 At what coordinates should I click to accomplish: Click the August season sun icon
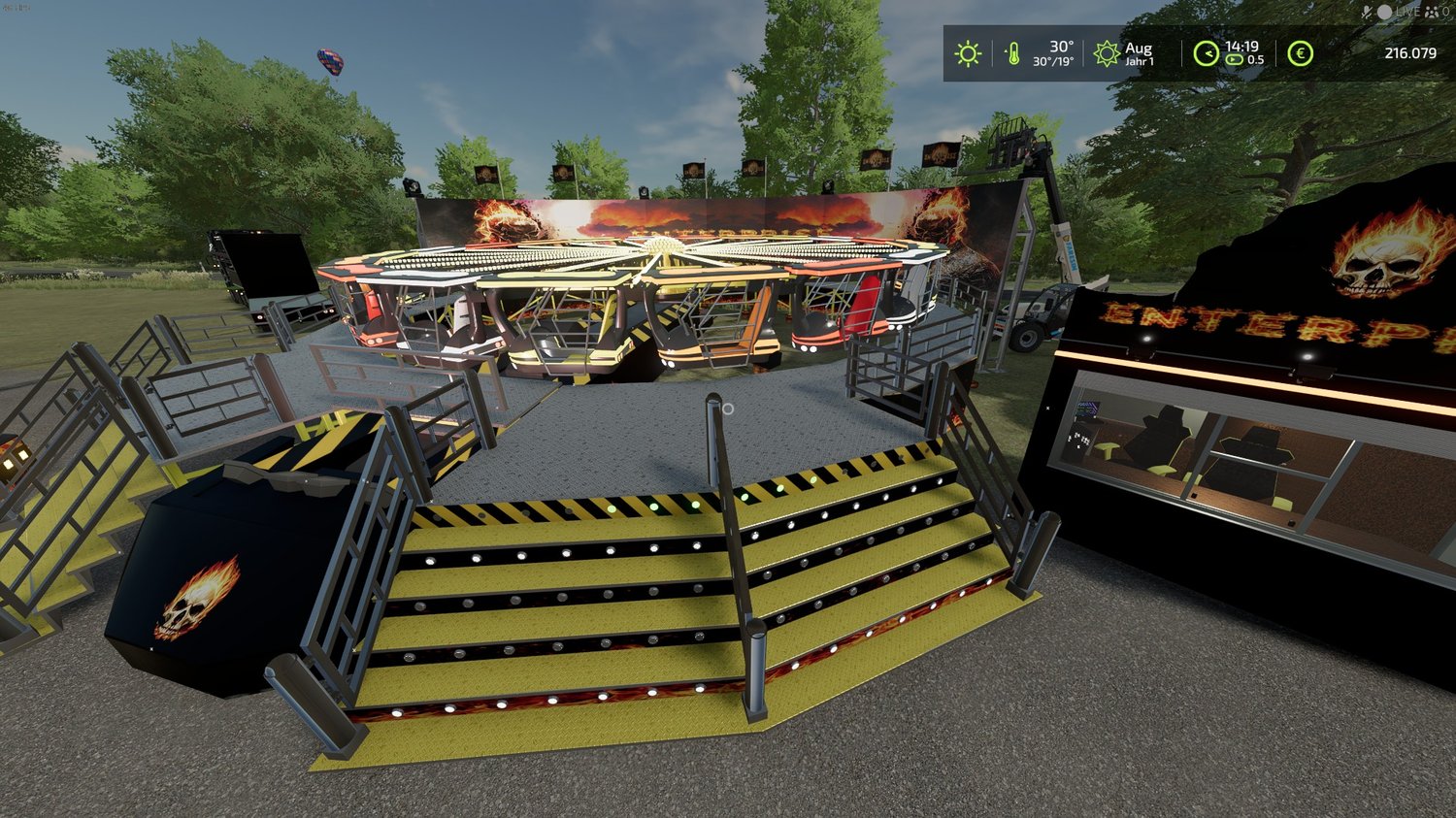tap(1107, 53)
